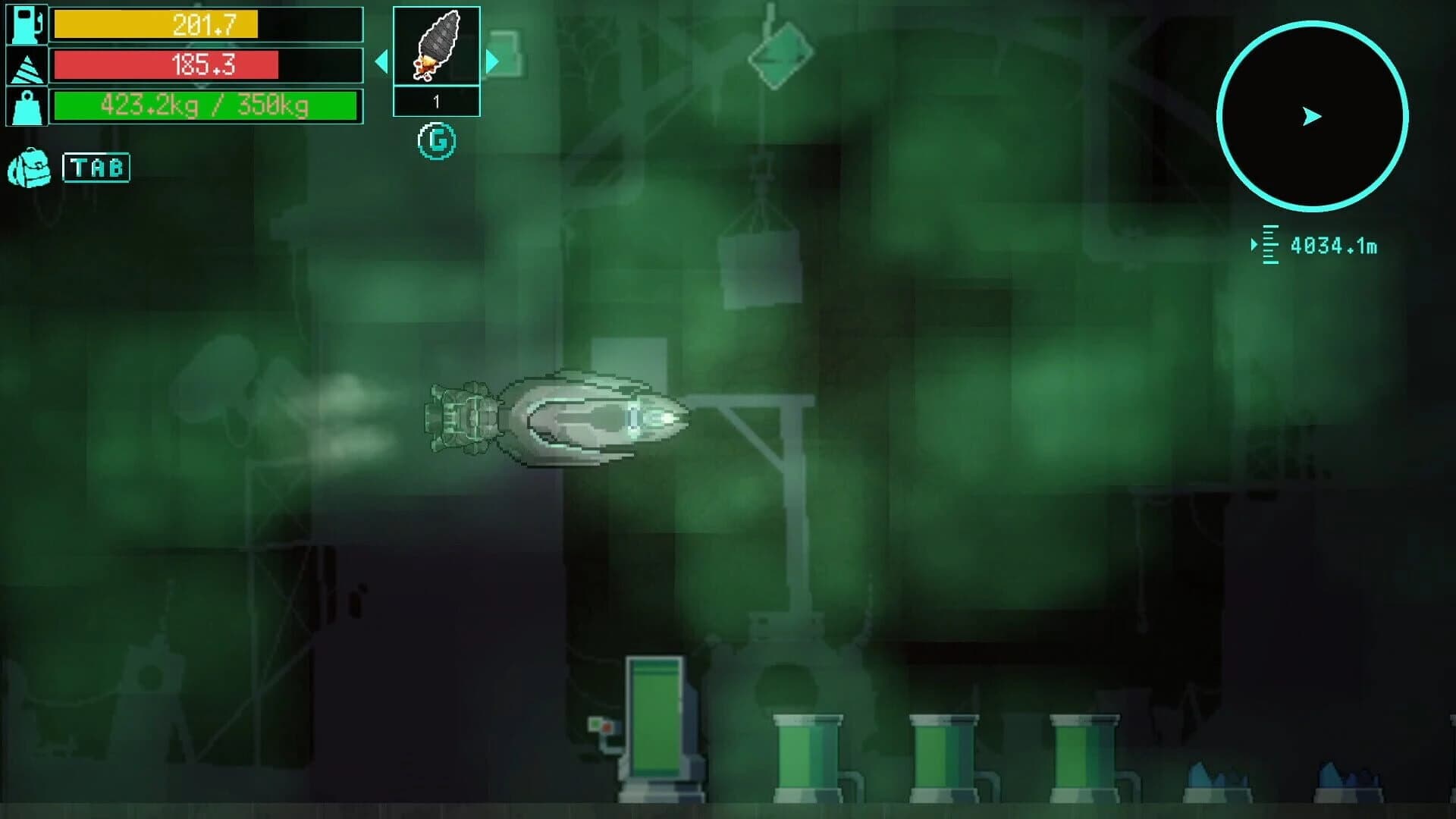Toggle the inventory with the TAB button

tap(99, 167)
